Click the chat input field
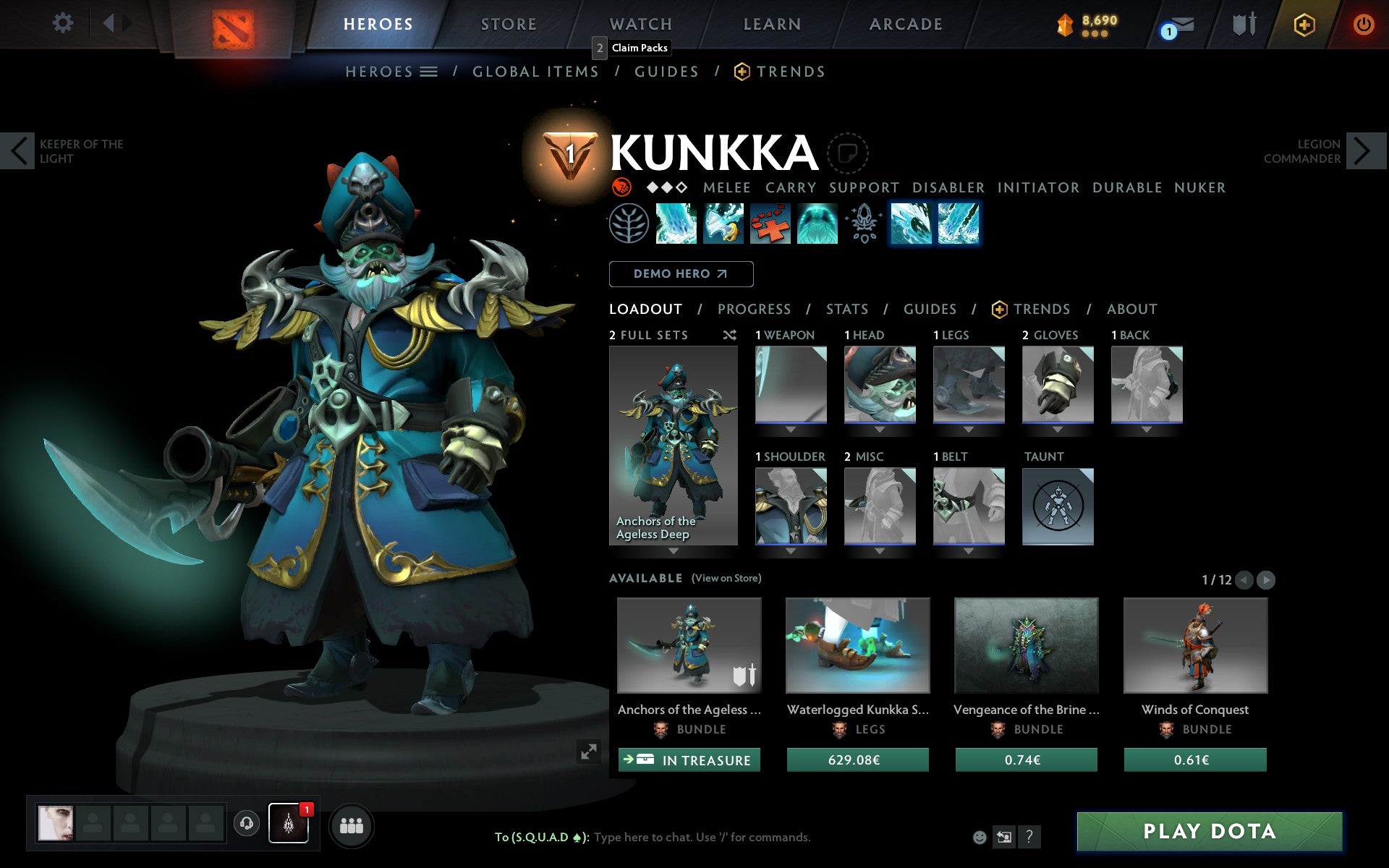 [x=702, y=838]
